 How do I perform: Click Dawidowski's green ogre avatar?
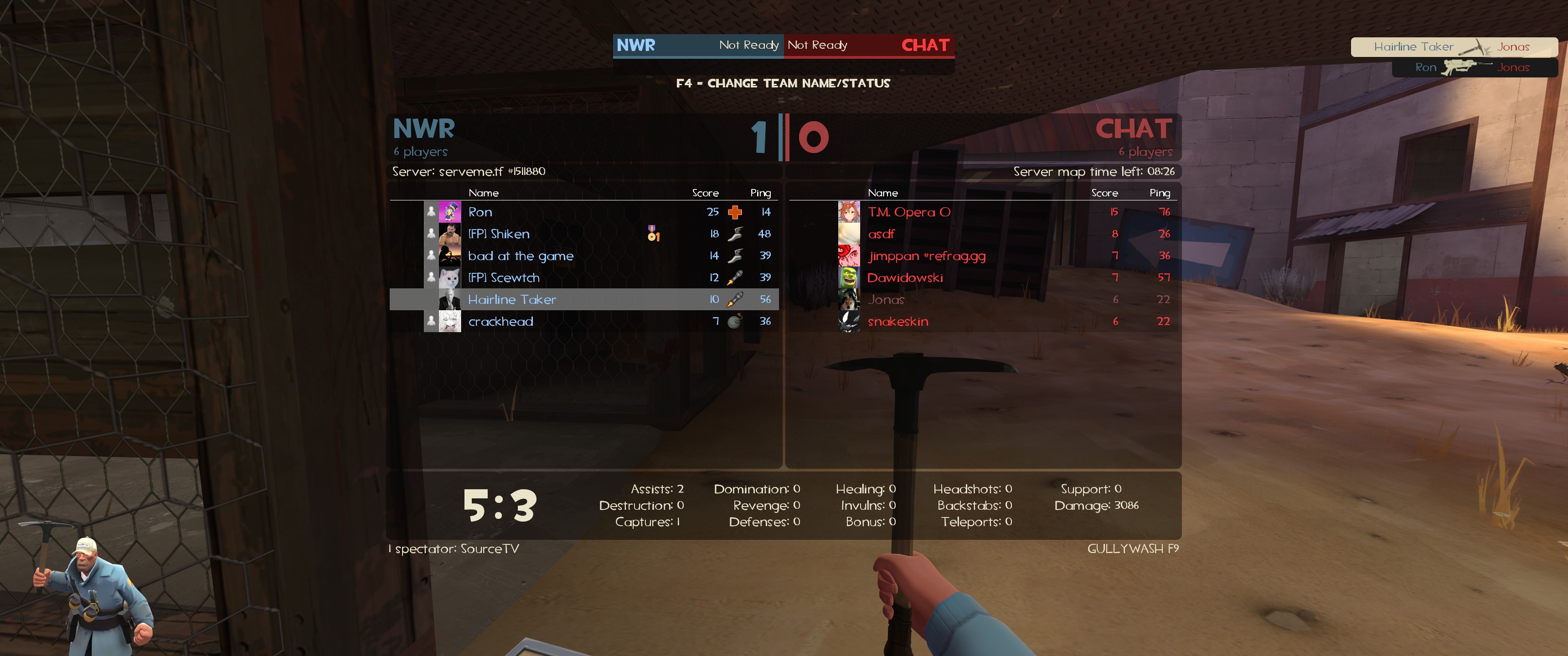coord(849,277)
